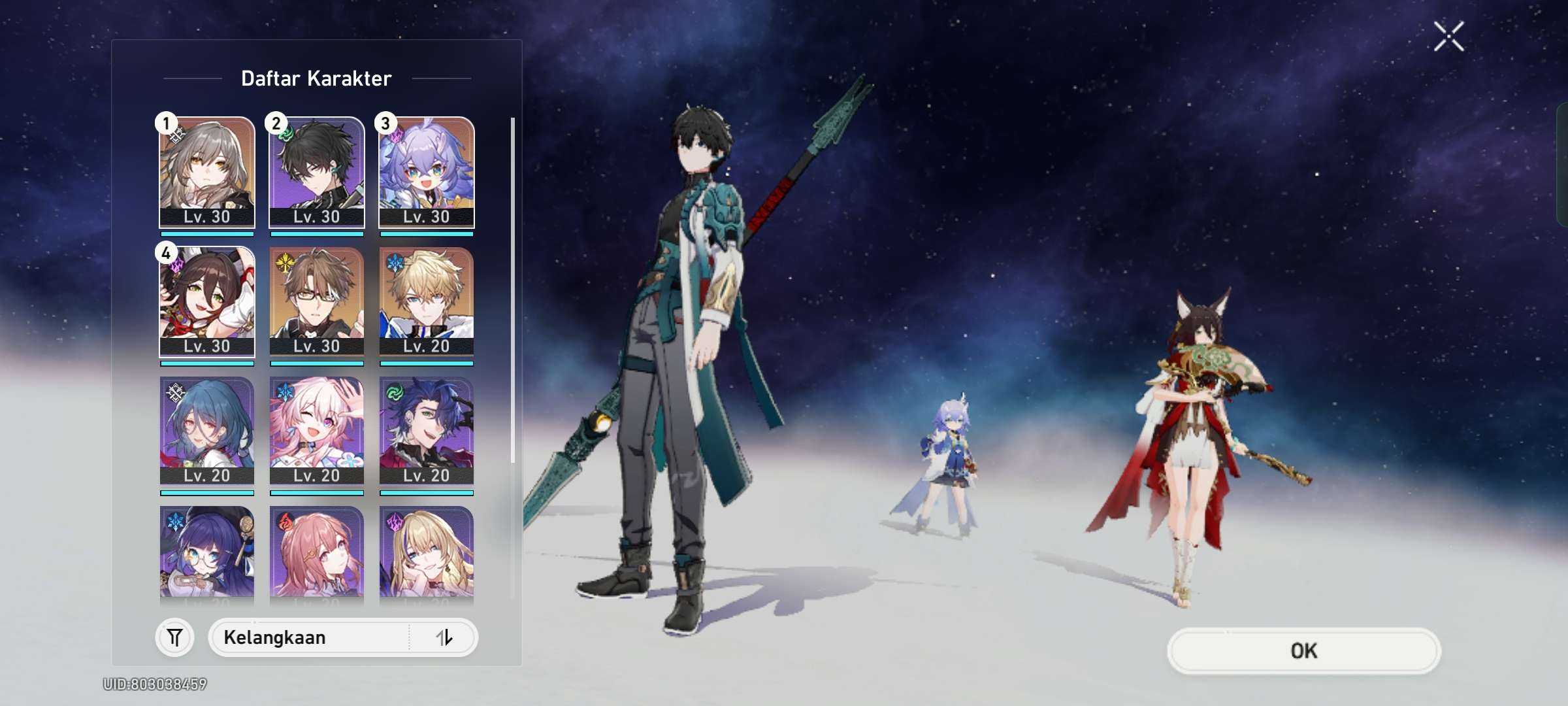Choose Dan Heng's portrait in slot 2
Viewport: 1568px width, 706px height.
317,172
